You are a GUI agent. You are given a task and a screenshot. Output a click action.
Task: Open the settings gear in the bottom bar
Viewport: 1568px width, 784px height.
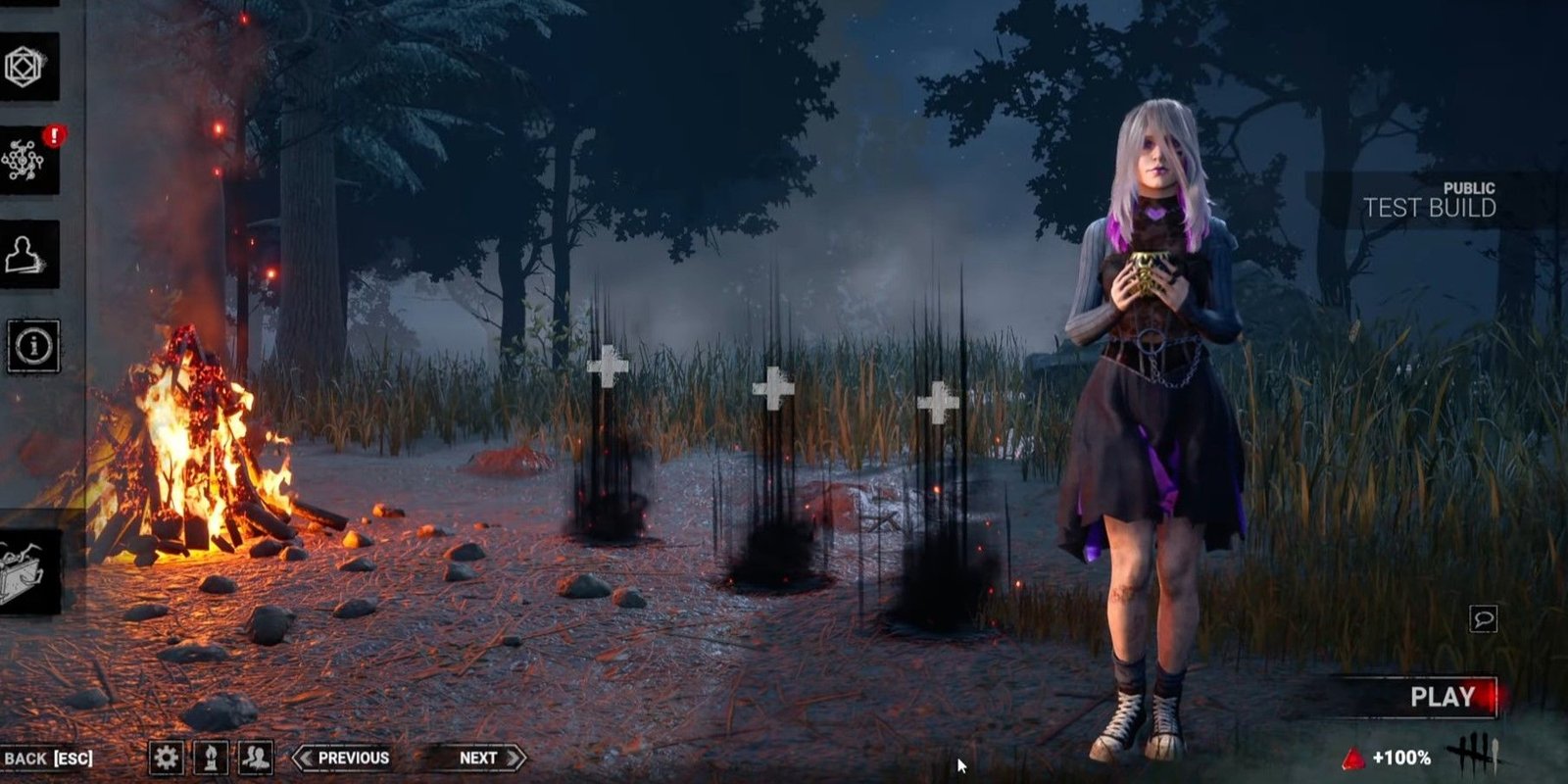(x=168, y=757)
